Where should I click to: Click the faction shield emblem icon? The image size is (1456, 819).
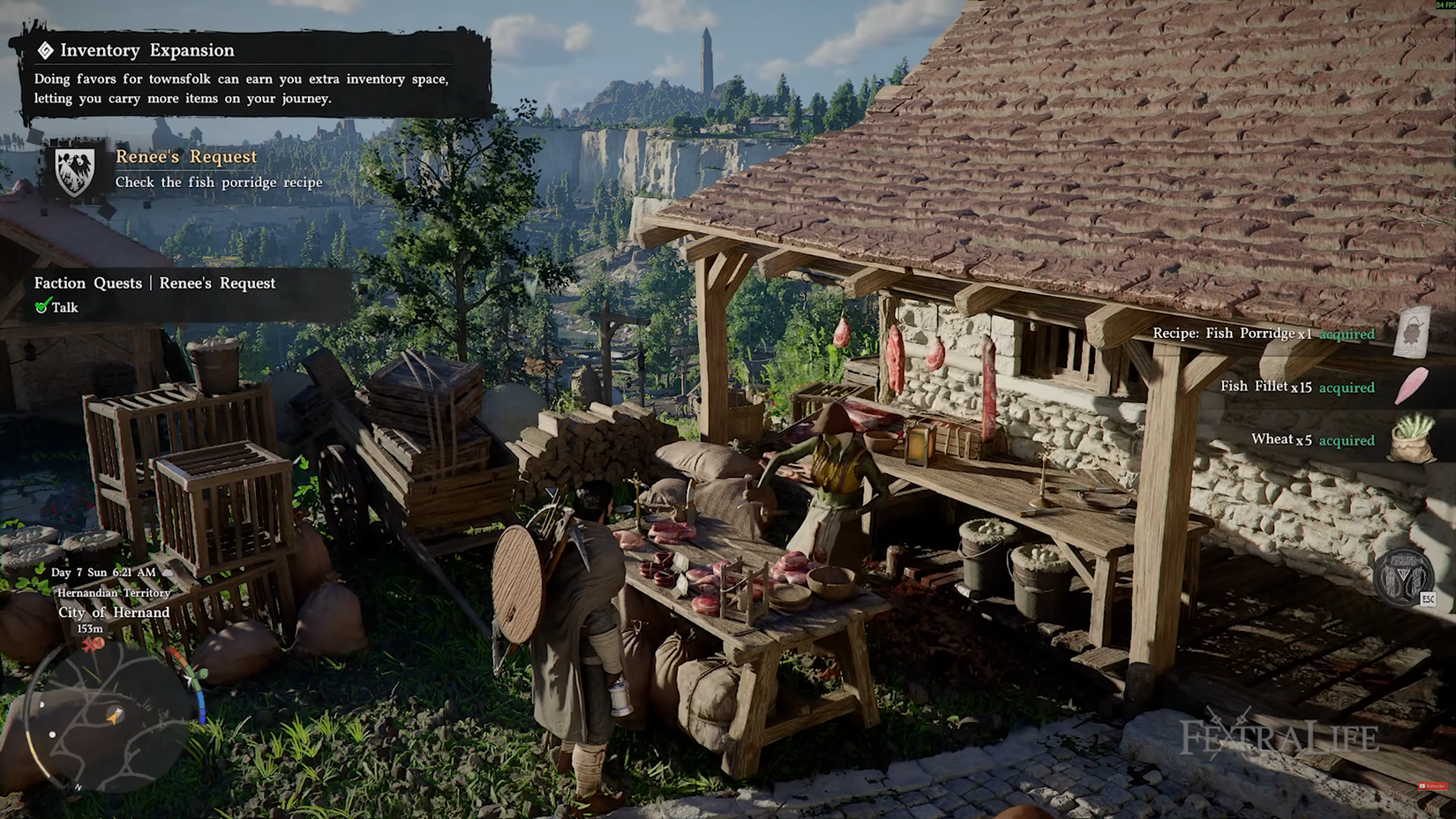tap(76, 170)
